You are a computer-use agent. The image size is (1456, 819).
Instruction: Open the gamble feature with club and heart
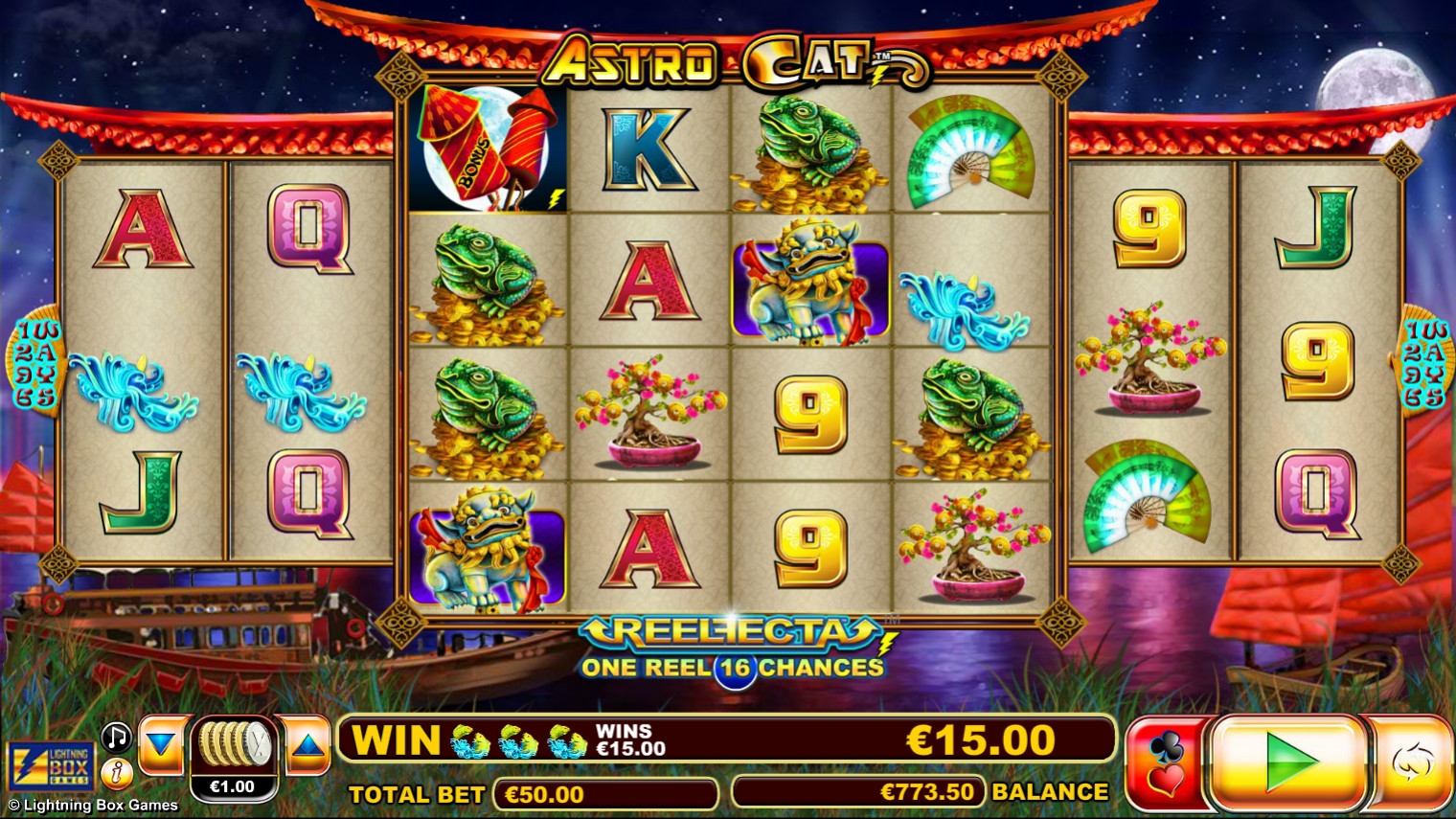point(1166,764)
